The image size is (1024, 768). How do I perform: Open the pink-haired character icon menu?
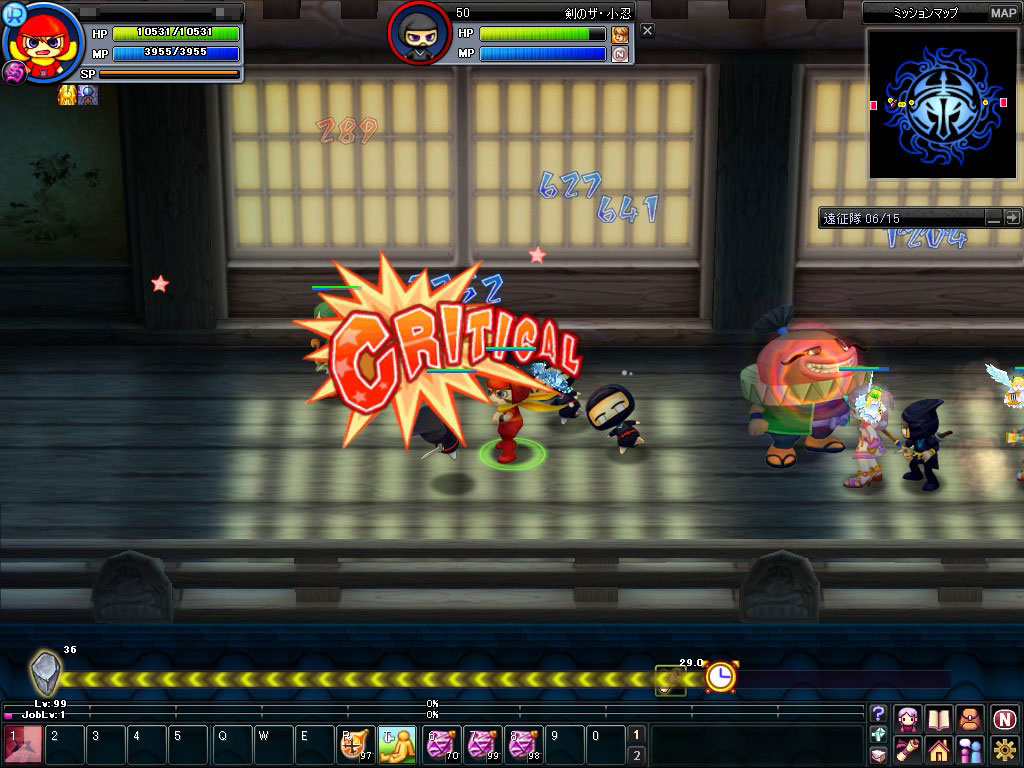pyautogui.click(x=908, y=718)
